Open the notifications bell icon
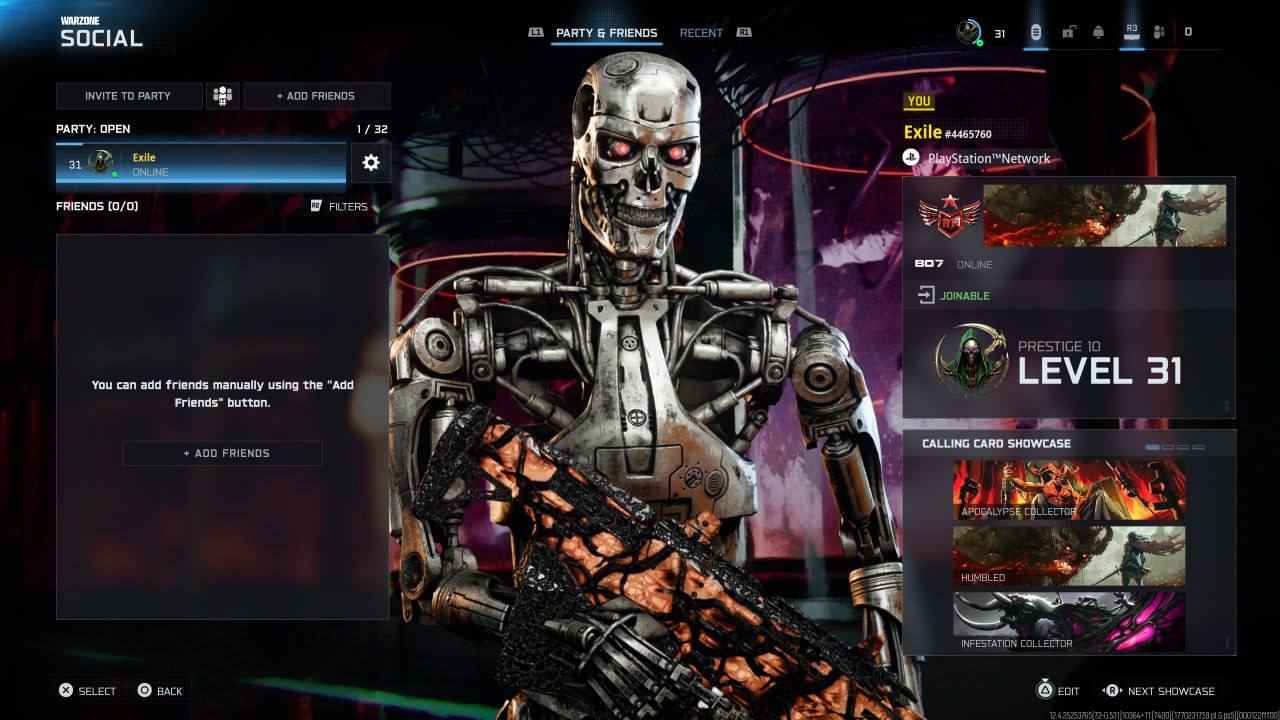Viewport: 1280px width, 720px height. point(1097,31)
